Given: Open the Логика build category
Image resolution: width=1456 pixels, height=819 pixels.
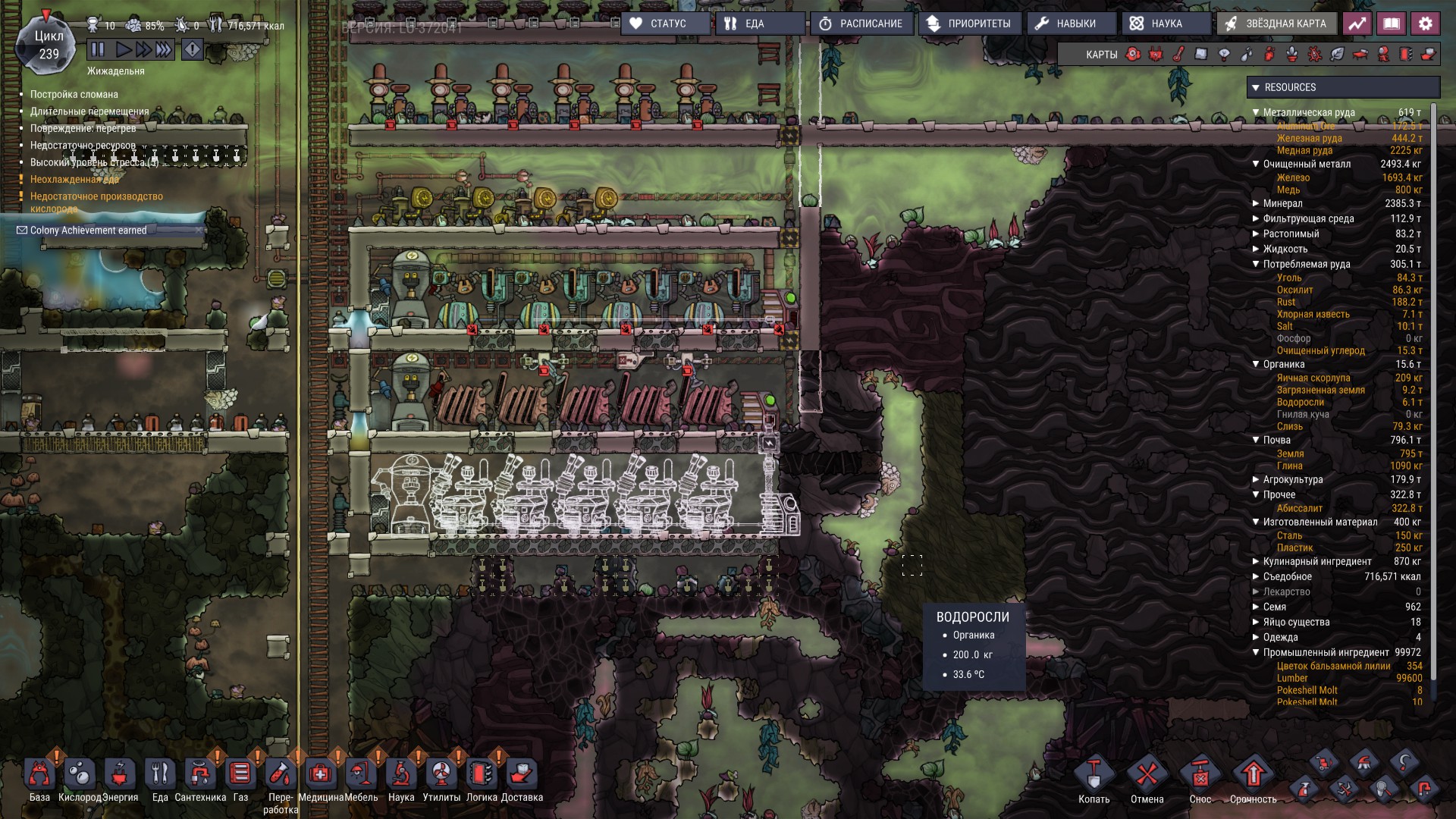Looking at the screenshot, I should click(482, 775).
